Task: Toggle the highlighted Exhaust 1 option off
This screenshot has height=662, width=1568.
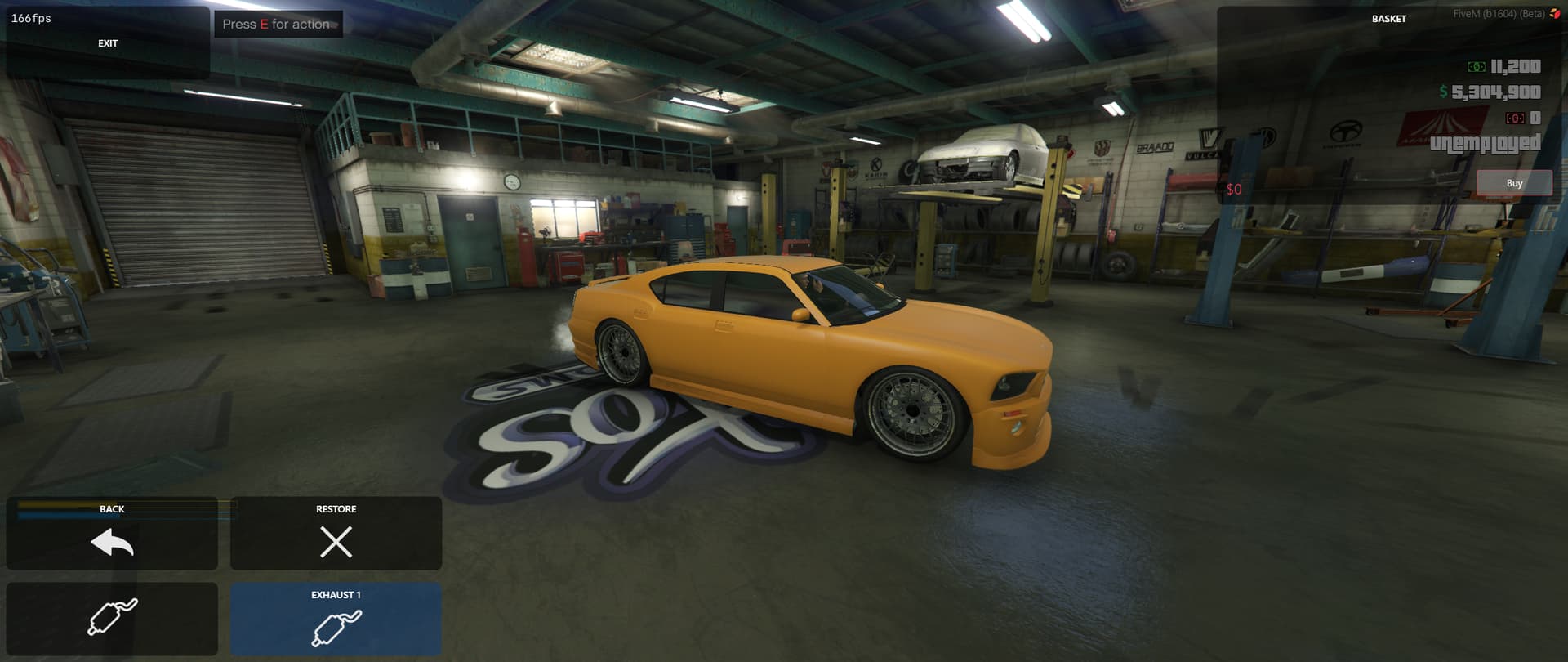Action: tap(335, 620)
